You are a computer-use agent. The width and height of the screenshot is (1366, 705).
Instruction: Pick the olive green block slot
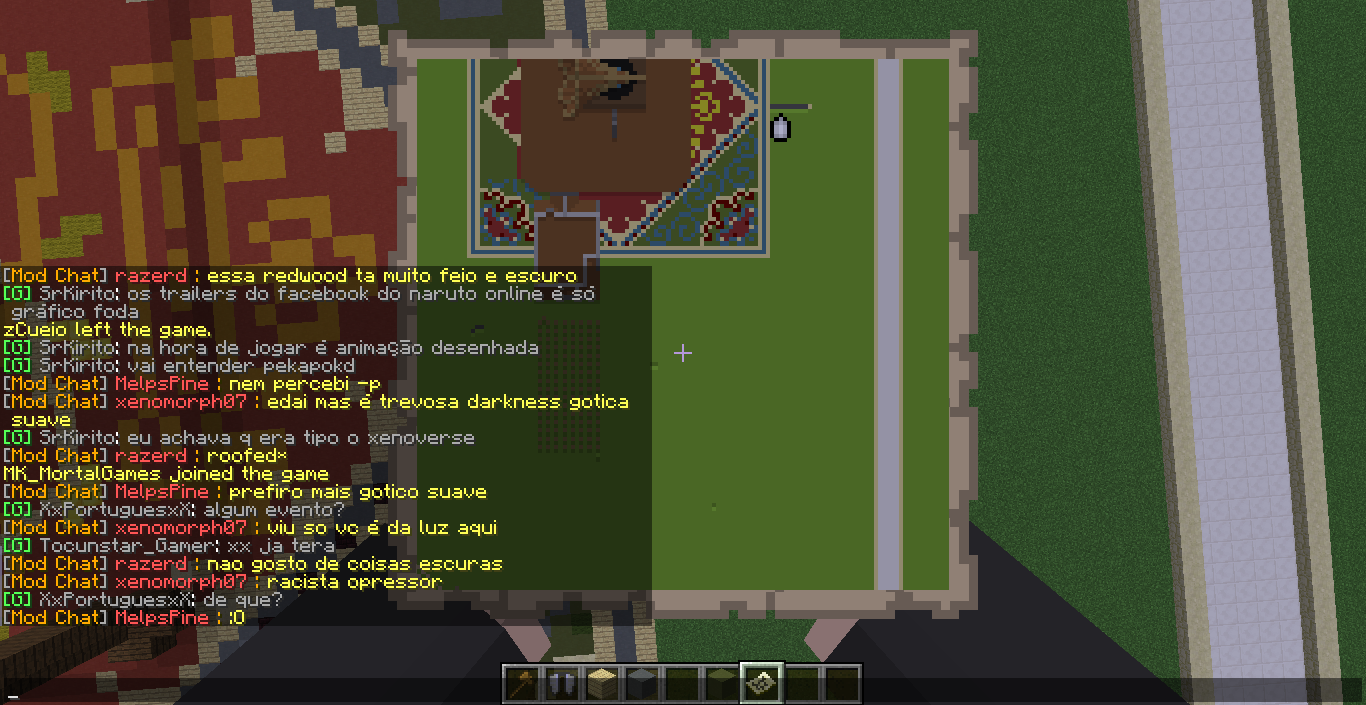pos(721,684)
